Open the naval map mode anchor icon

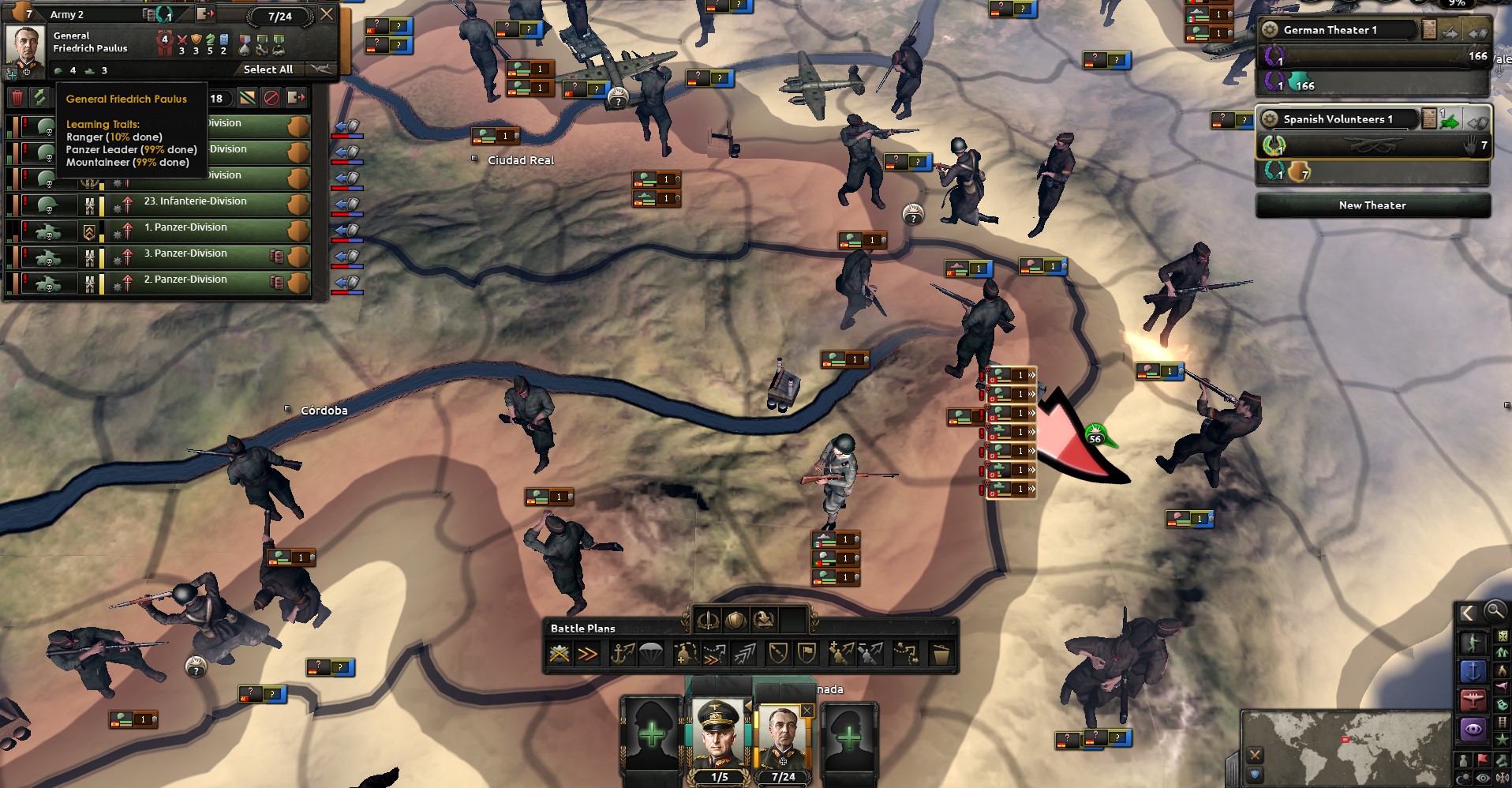(1473, 670)
